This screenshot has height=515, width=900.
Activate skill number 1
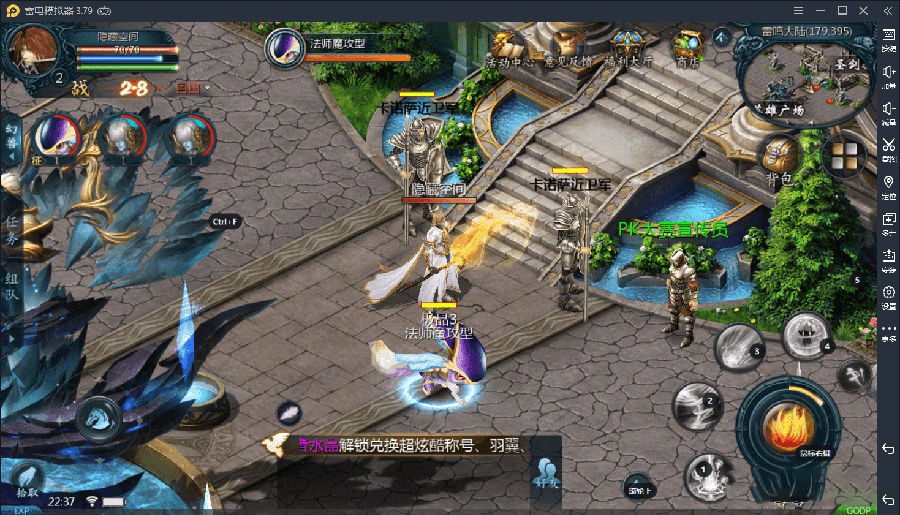click(707, 473)
